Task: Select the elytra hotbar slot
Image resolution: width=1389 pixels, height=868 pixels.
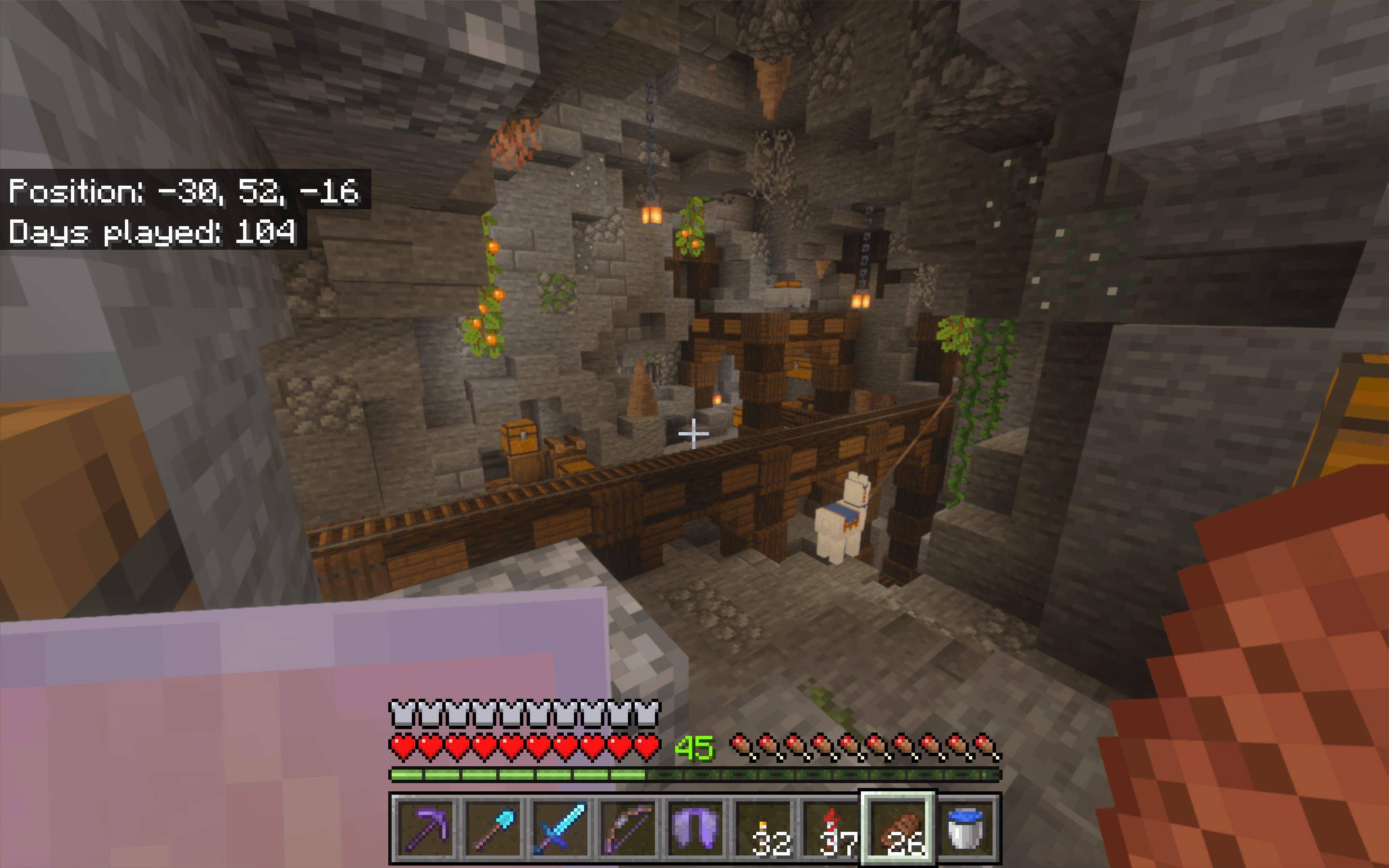Action: pyautogui.click(x=695, y=829)
